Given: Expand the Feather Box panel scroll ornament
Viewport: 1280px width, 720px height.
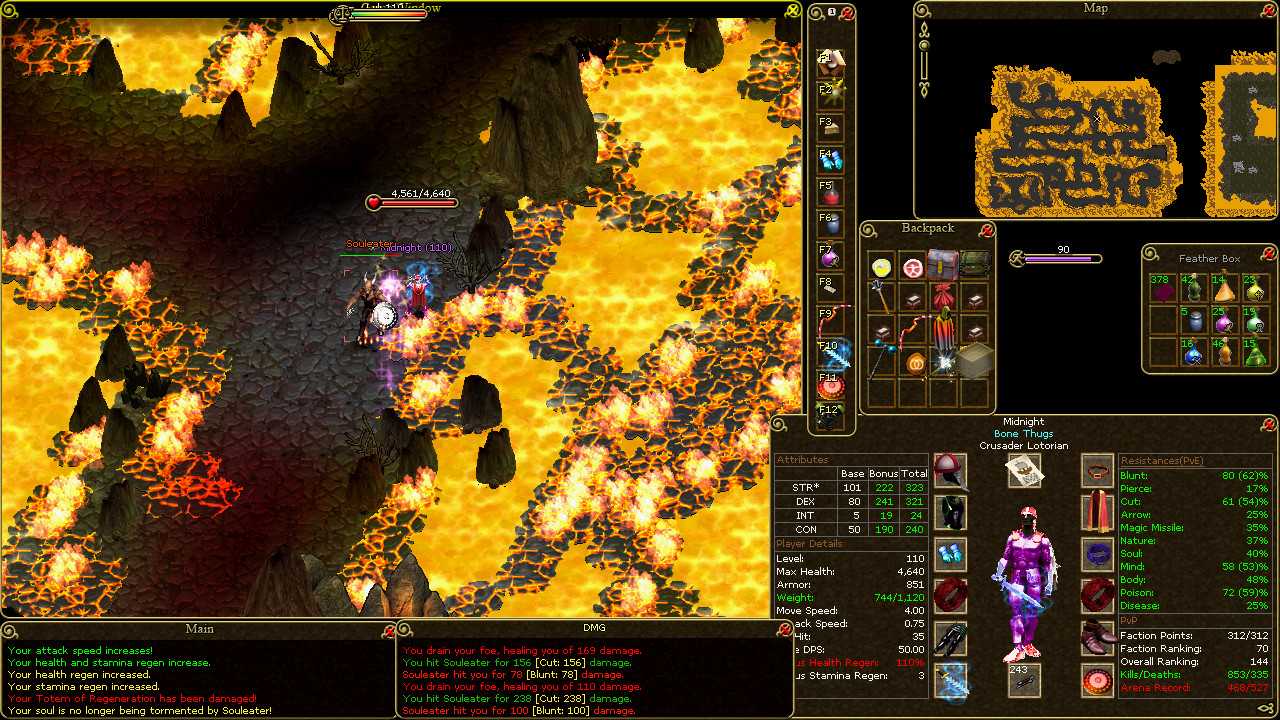Looking at the screenshot, I should pos(1149,252).
